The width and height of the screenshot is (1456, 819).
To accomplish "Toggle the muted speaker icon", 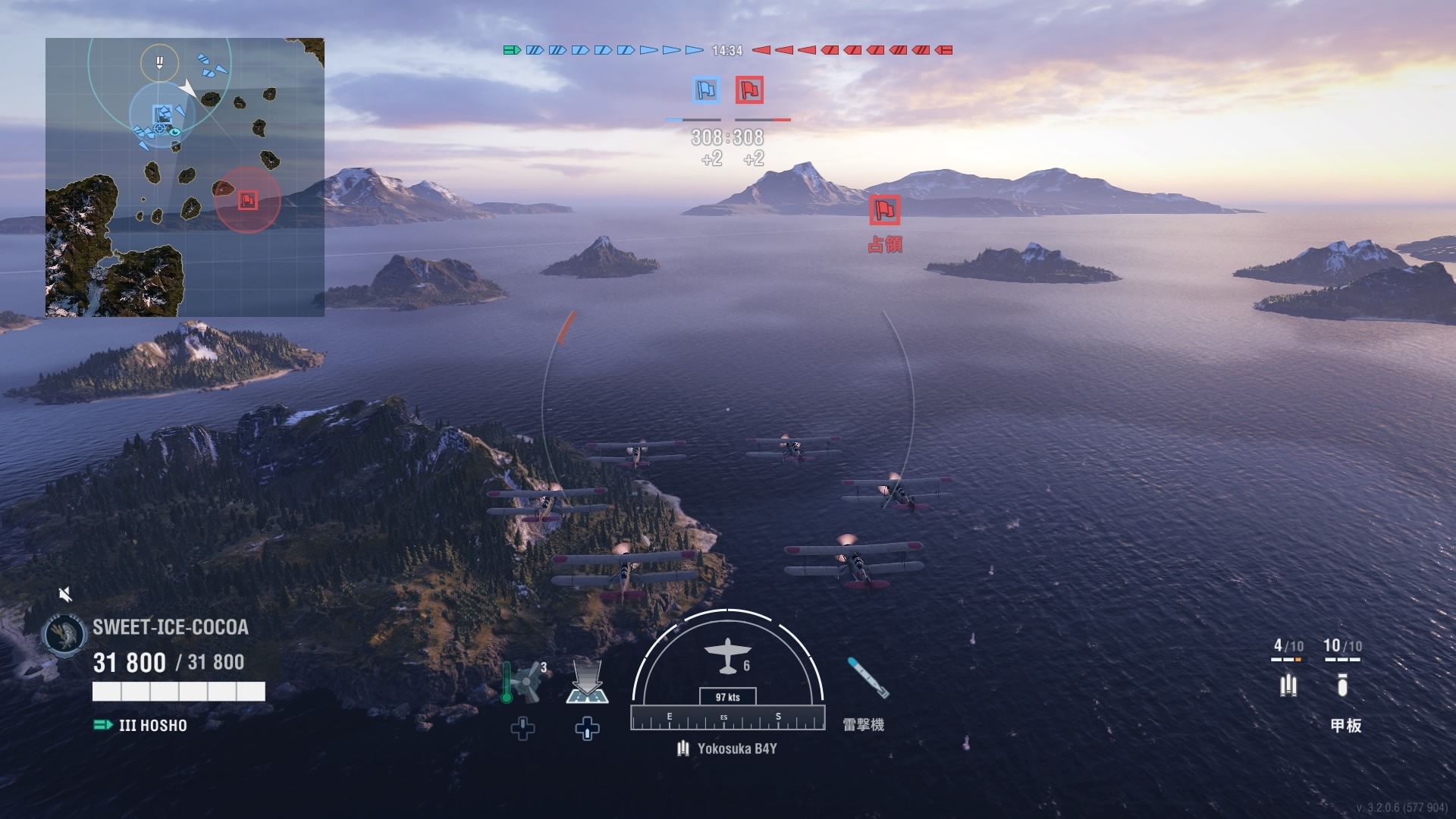I will point(66,594).
